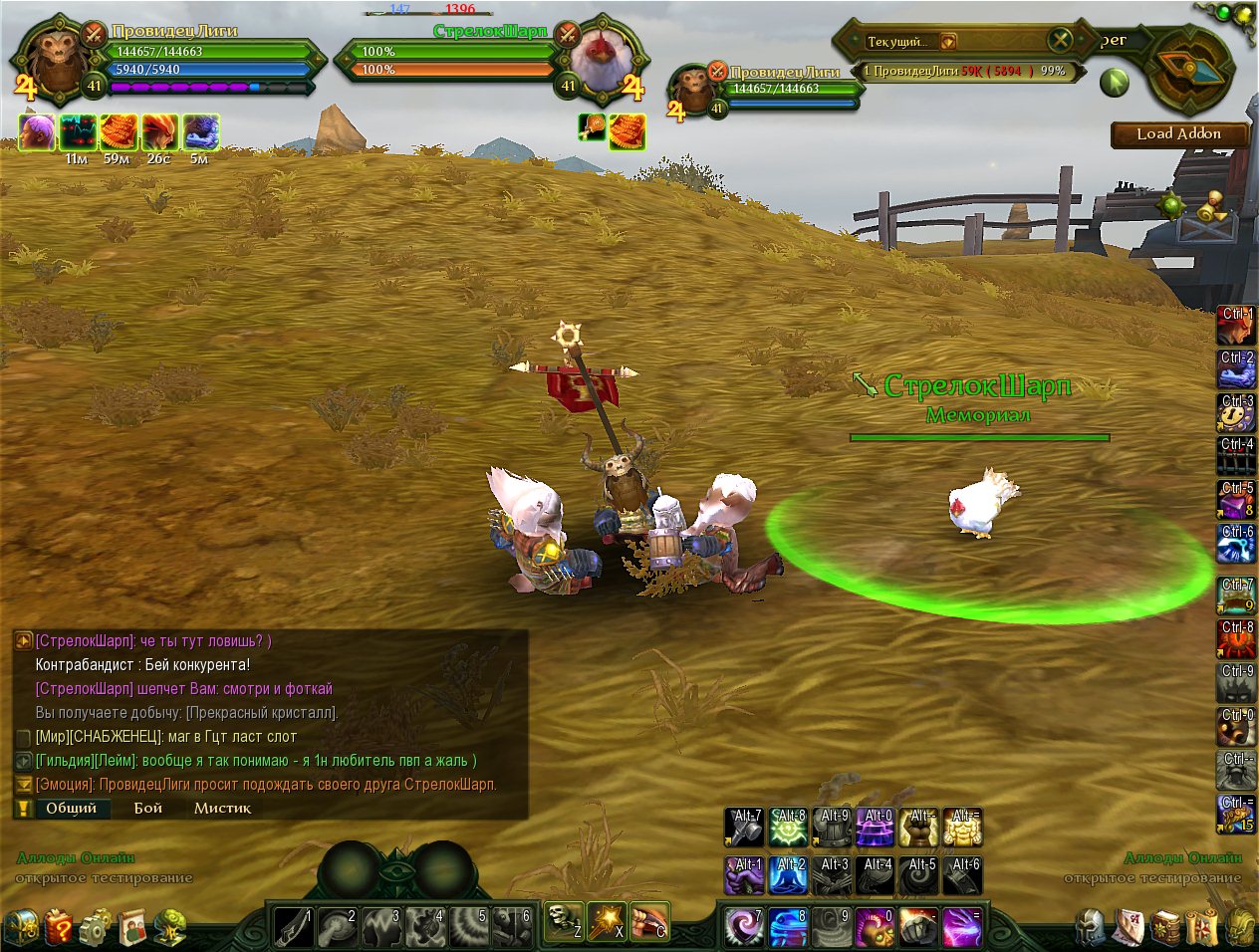Select the Общий chat tab
Image resolution: width=1259 pixels, height=952 pixels.
click(x=71, y=808)
